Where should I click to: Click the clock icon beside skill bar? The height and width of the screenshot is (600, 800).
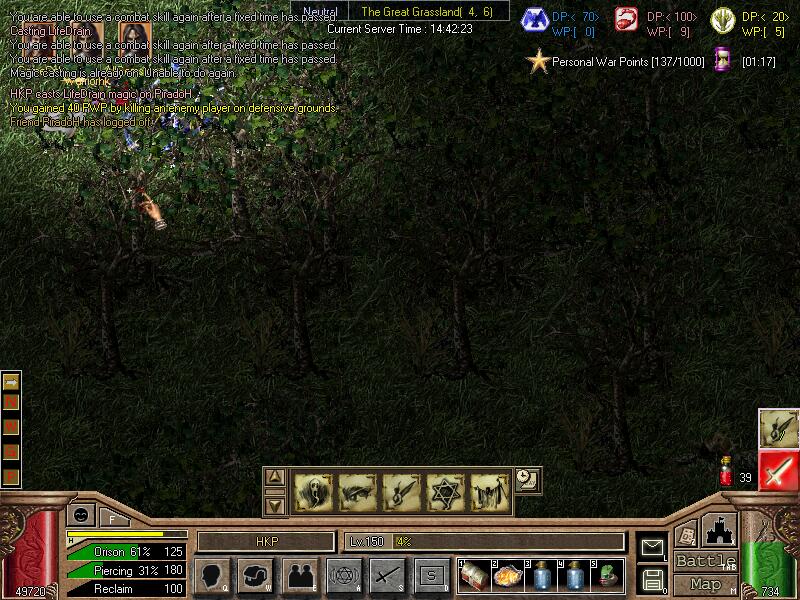pos(527,480)
